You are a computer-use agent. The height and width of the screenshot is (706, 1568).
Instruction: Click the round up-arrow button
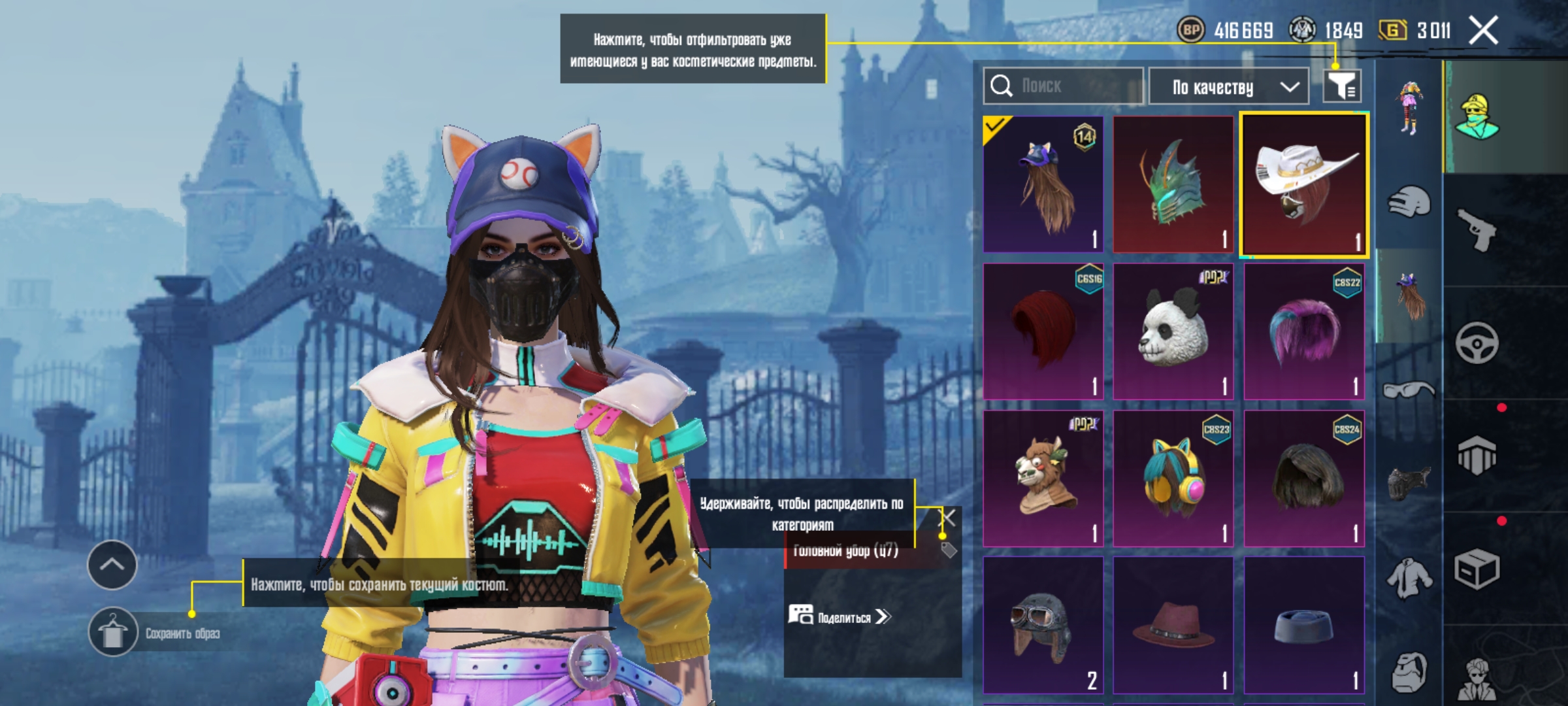pyautogui.click(x=112, y=565)
